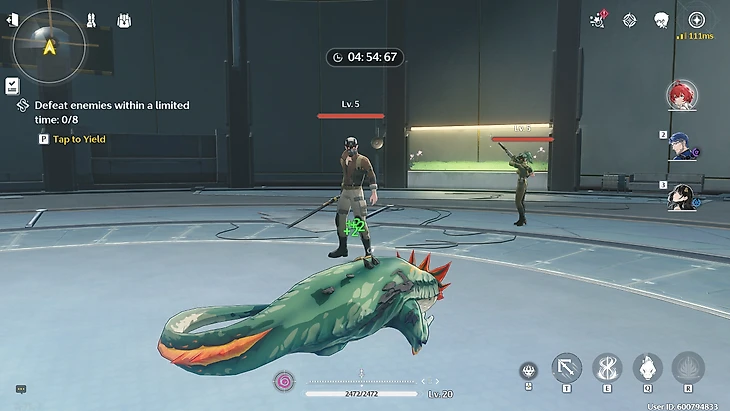
Task: Select the red-haired party member portrait
Action: click(x=682, y=95)
